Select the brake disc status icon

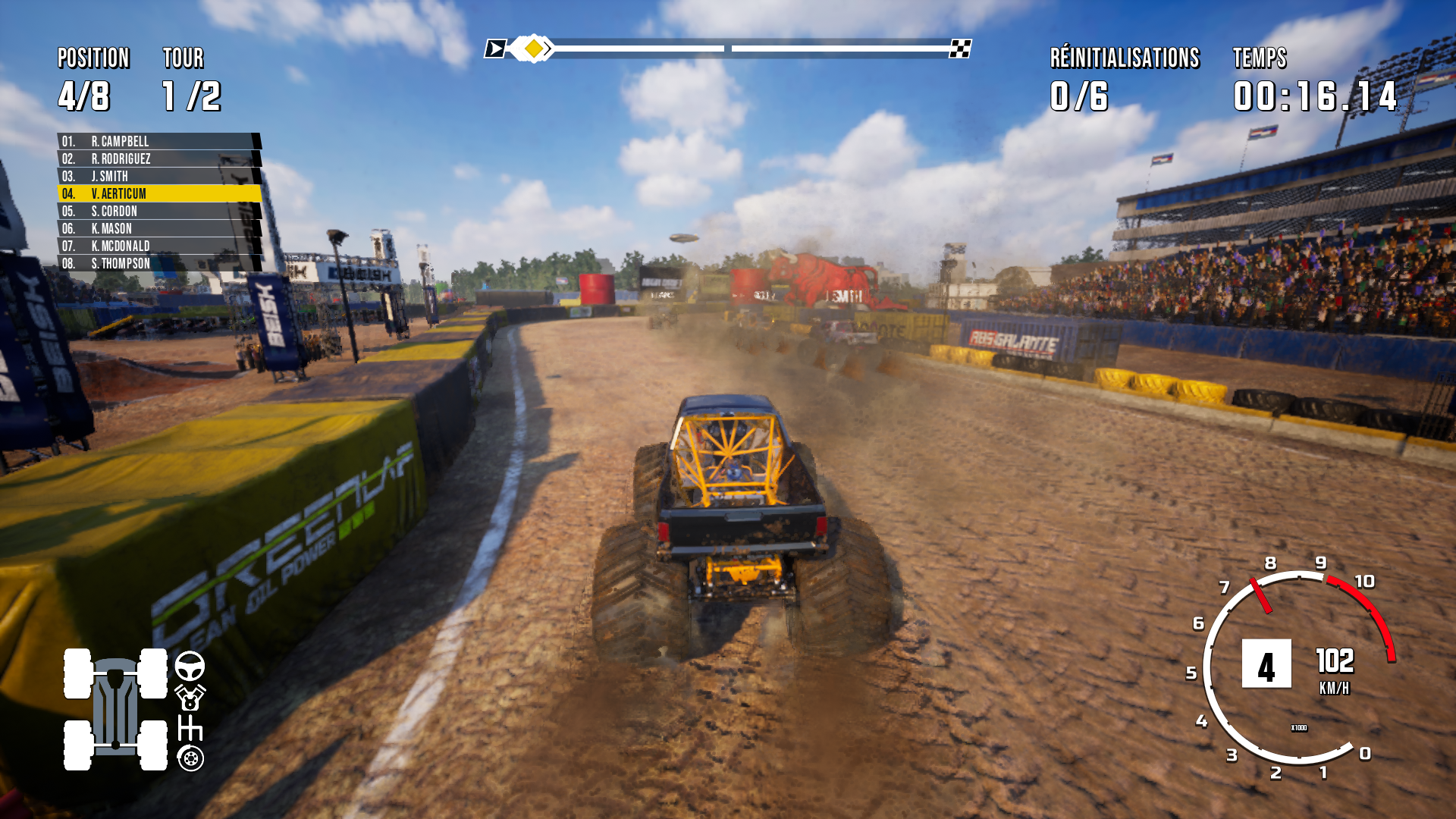coord(190,758)
